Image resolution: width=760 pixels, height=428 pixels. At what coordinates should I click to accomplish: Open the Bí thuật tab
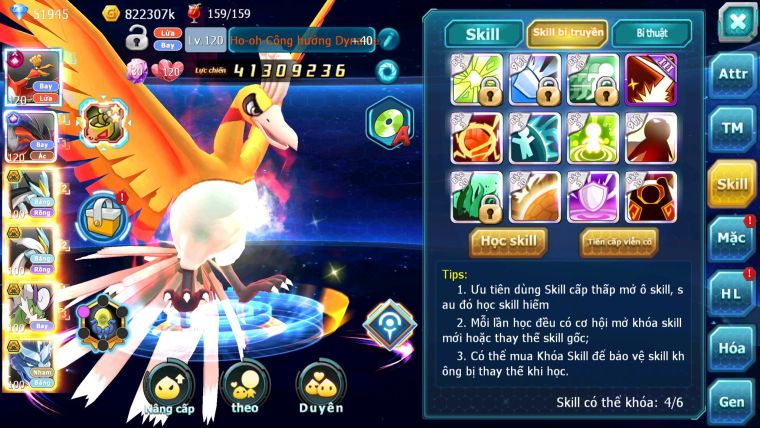pyautogui.click(x=652, y=34)
